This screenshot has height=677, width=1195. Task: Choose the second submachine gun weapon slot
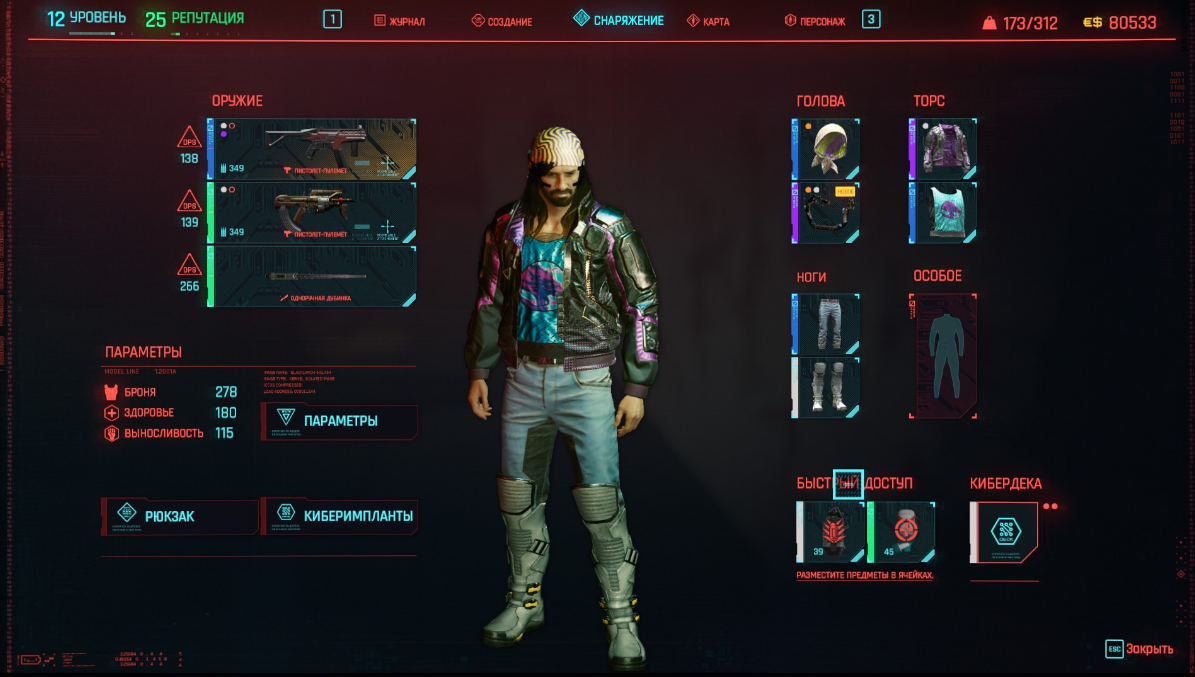tap(312, 212)
